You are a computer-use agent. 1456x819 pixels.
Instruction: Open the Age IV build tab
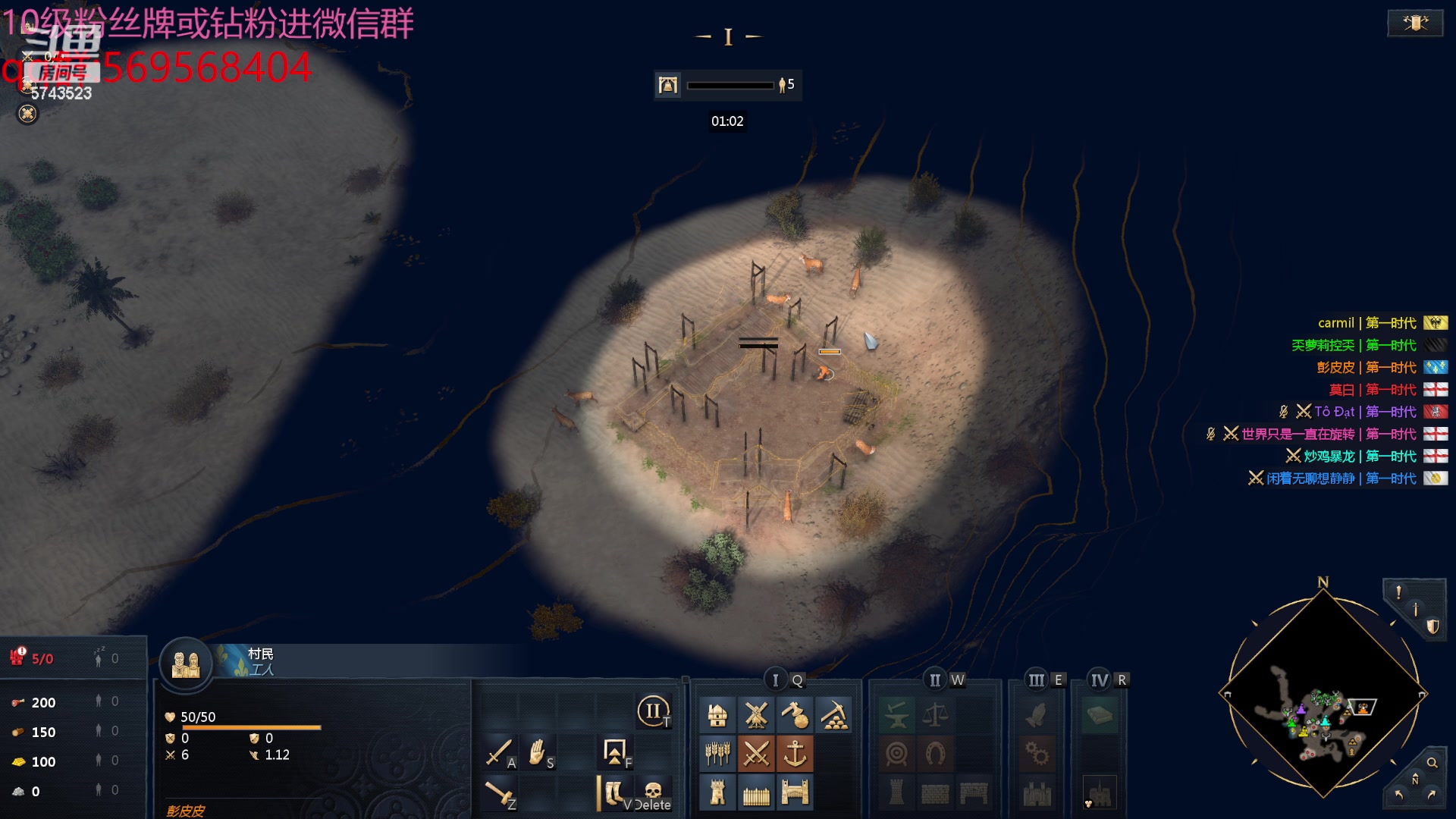tap(1099, 680)
